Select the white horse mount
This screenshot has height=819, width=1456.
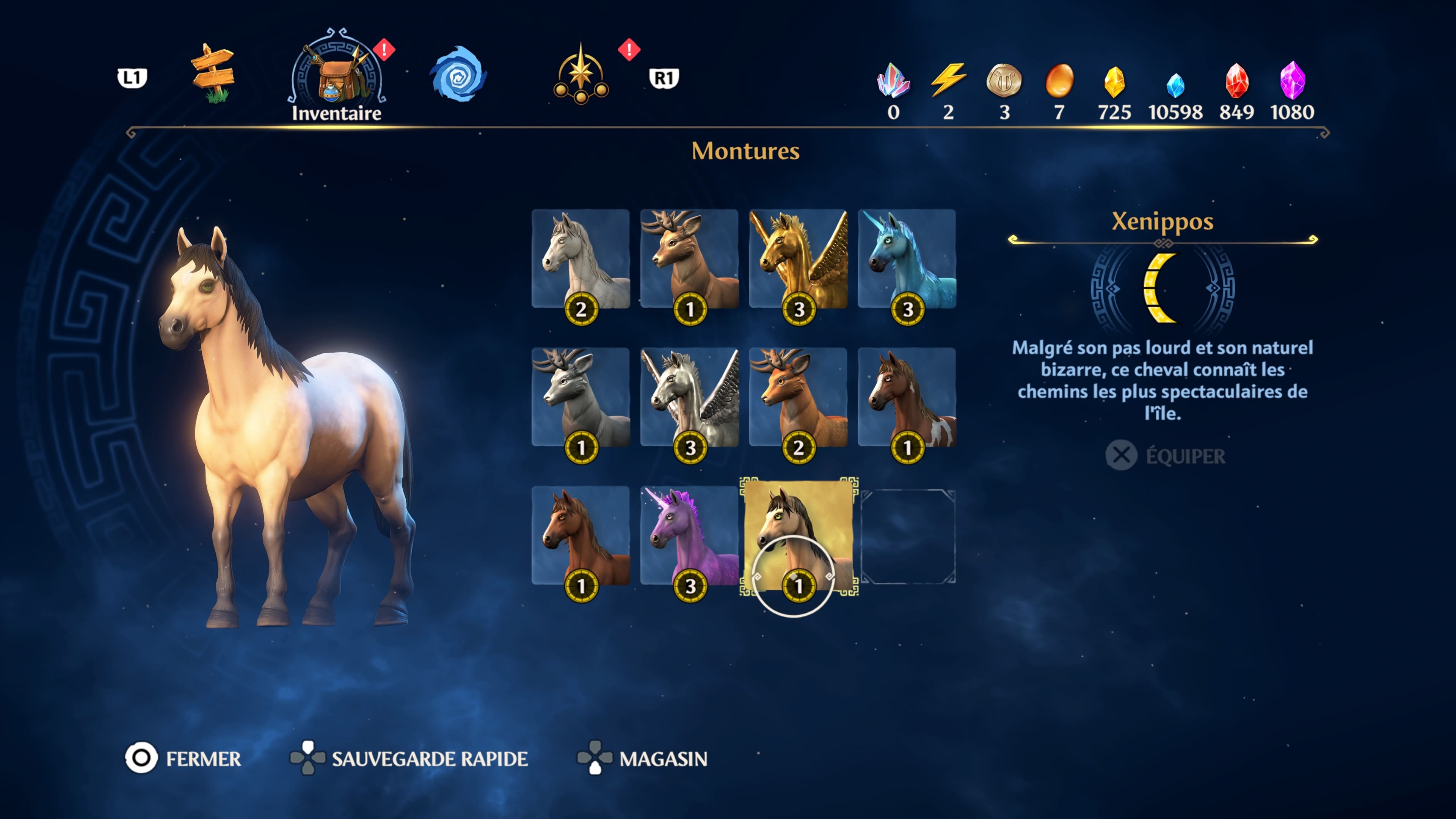point(581,259)
